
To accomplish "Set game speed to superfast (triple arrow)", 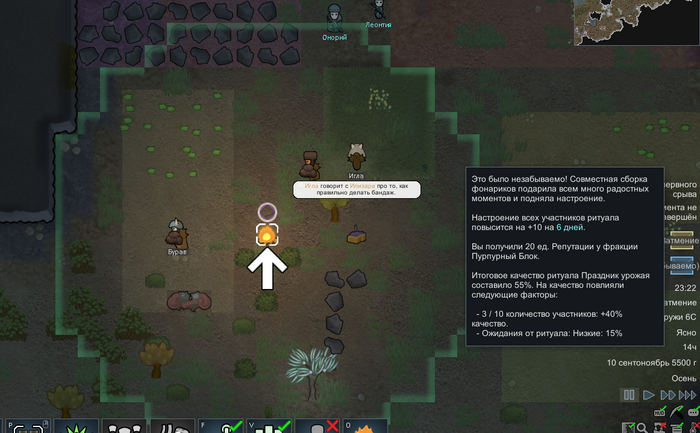I will coord(687,396).
